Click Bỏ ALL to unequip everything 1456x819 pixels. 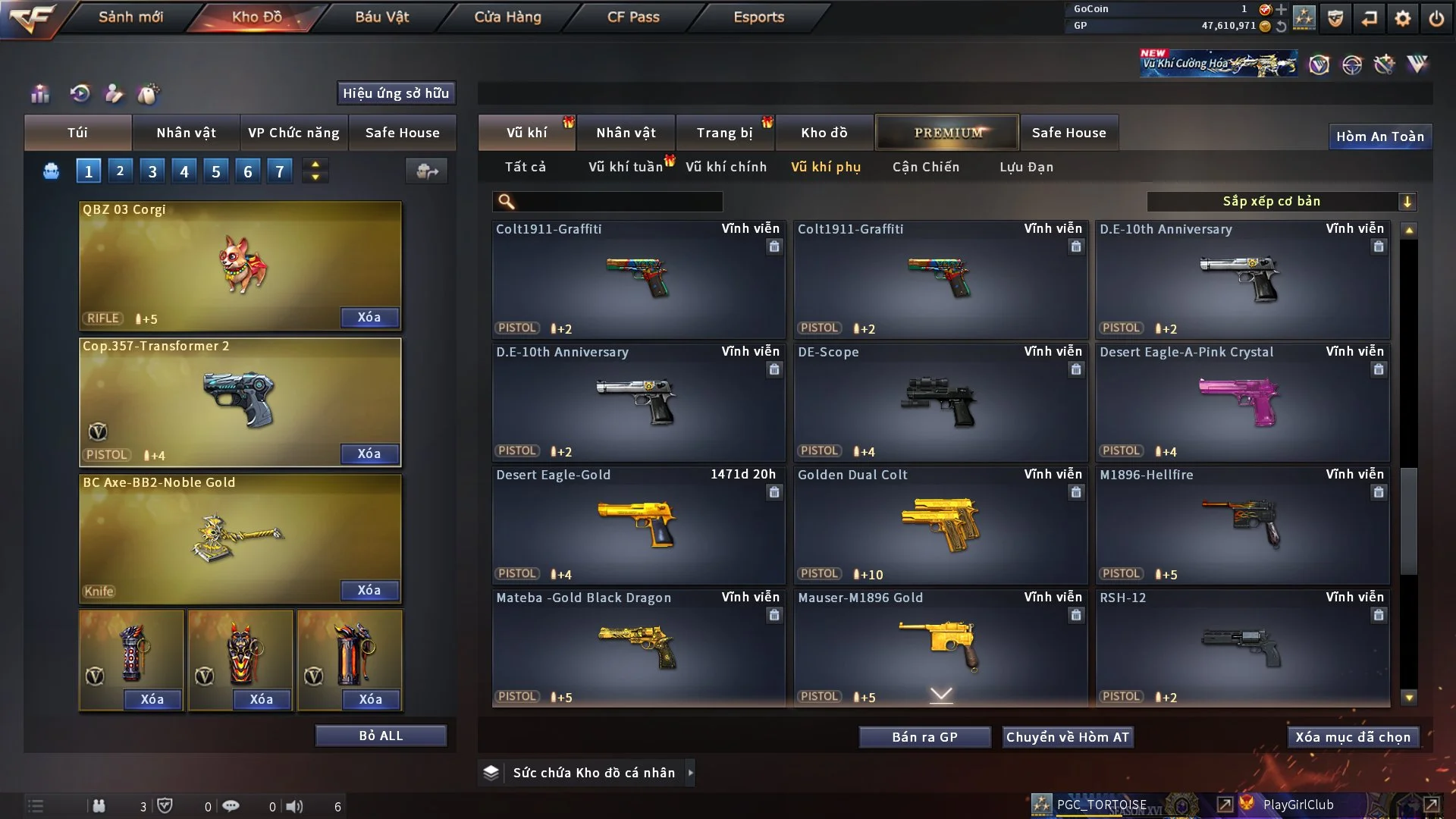(x=381, y=736)
